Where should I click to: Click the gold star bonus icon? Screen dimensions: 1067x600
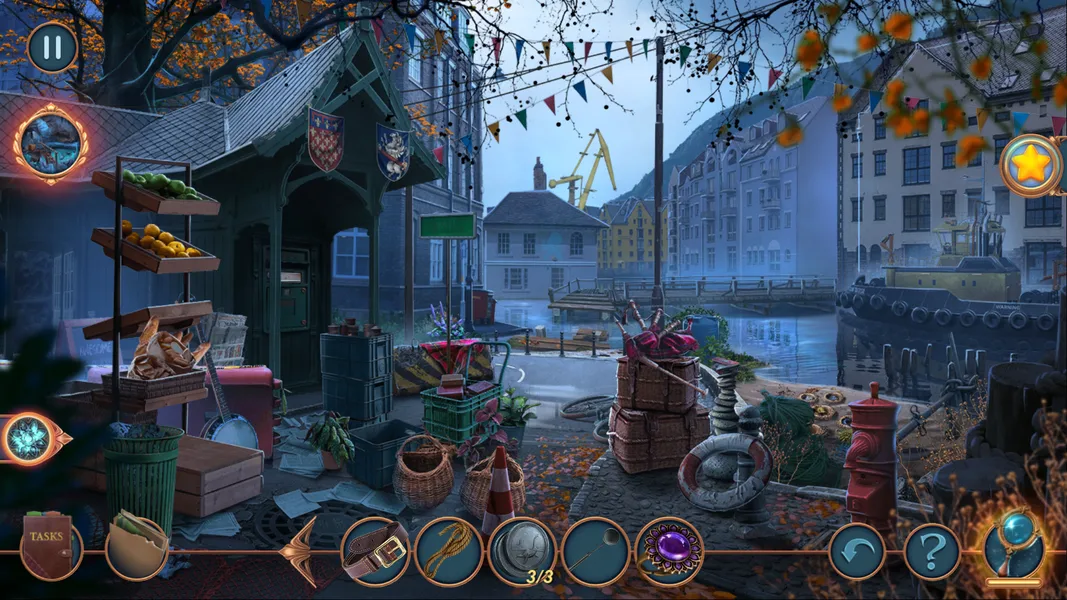[1030, 165]
